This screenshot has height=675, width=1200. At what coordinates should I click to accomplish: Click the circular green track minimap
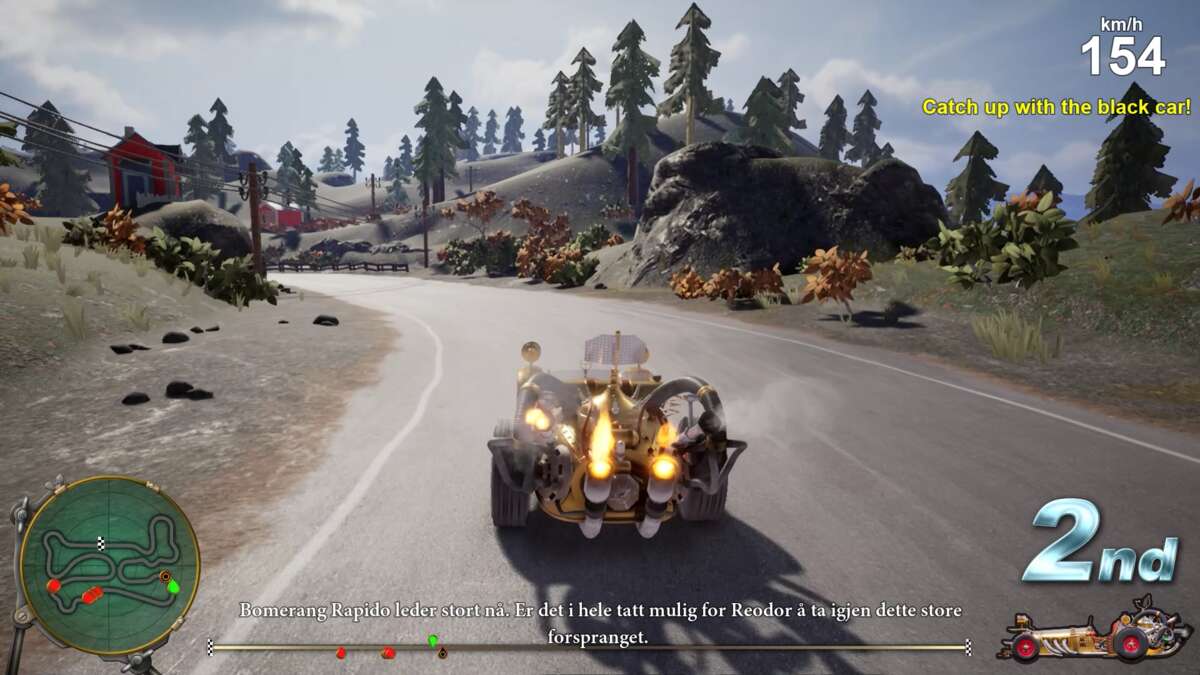(x=109, y=565)
